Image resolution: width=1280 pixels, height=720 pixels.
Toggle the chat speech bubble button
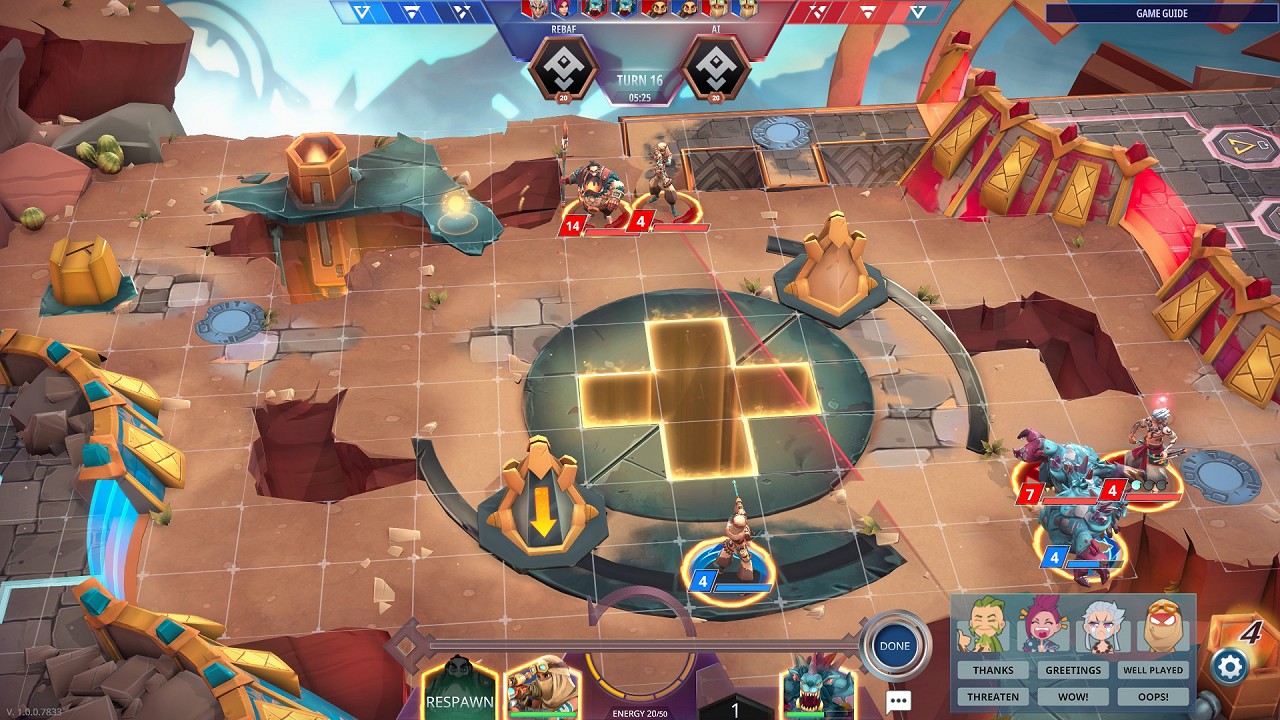click(897, 701)
